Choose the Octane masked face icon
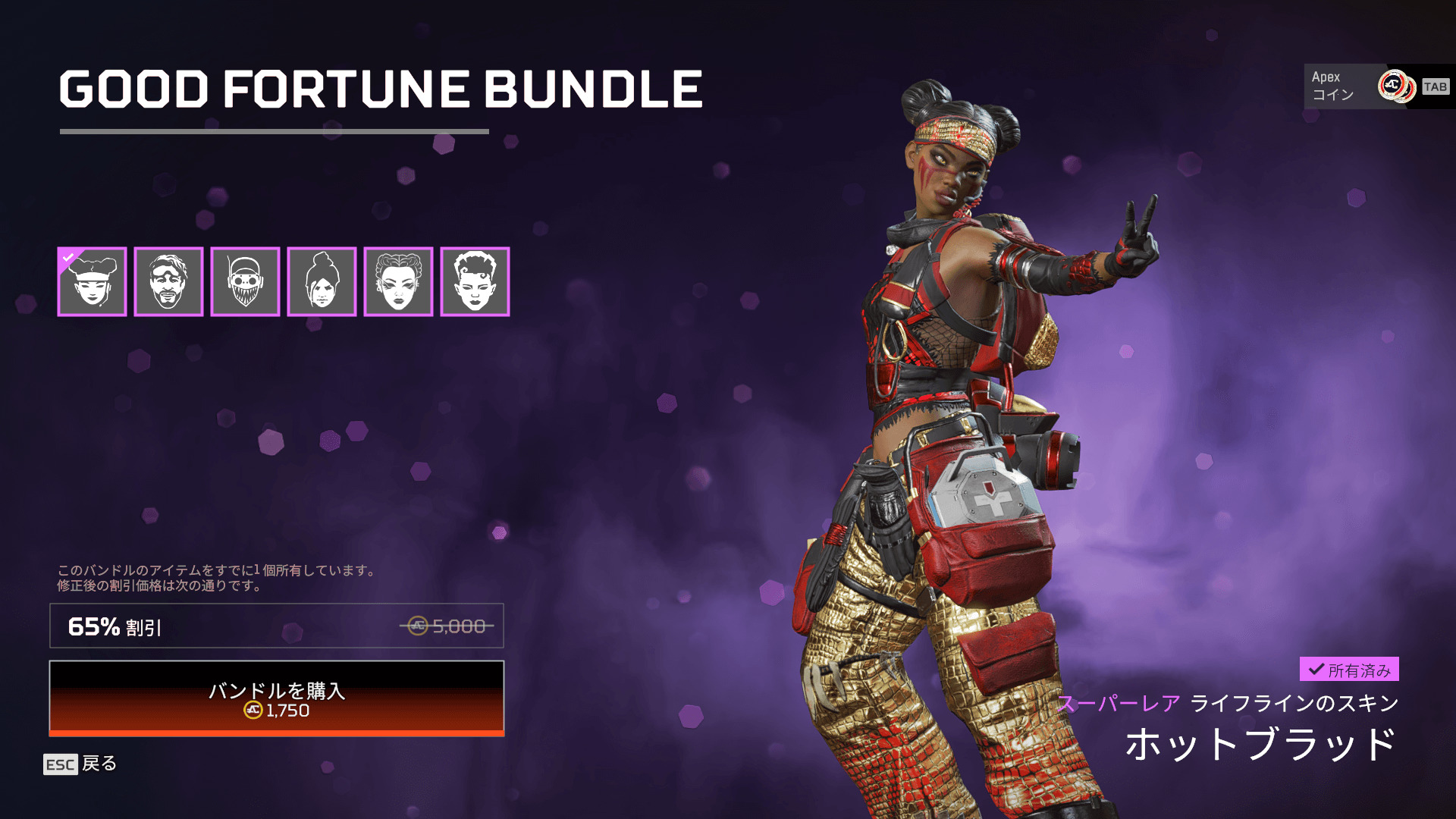Image resolution: width=1456 pixels, height=819 pixels. (245, 281)
